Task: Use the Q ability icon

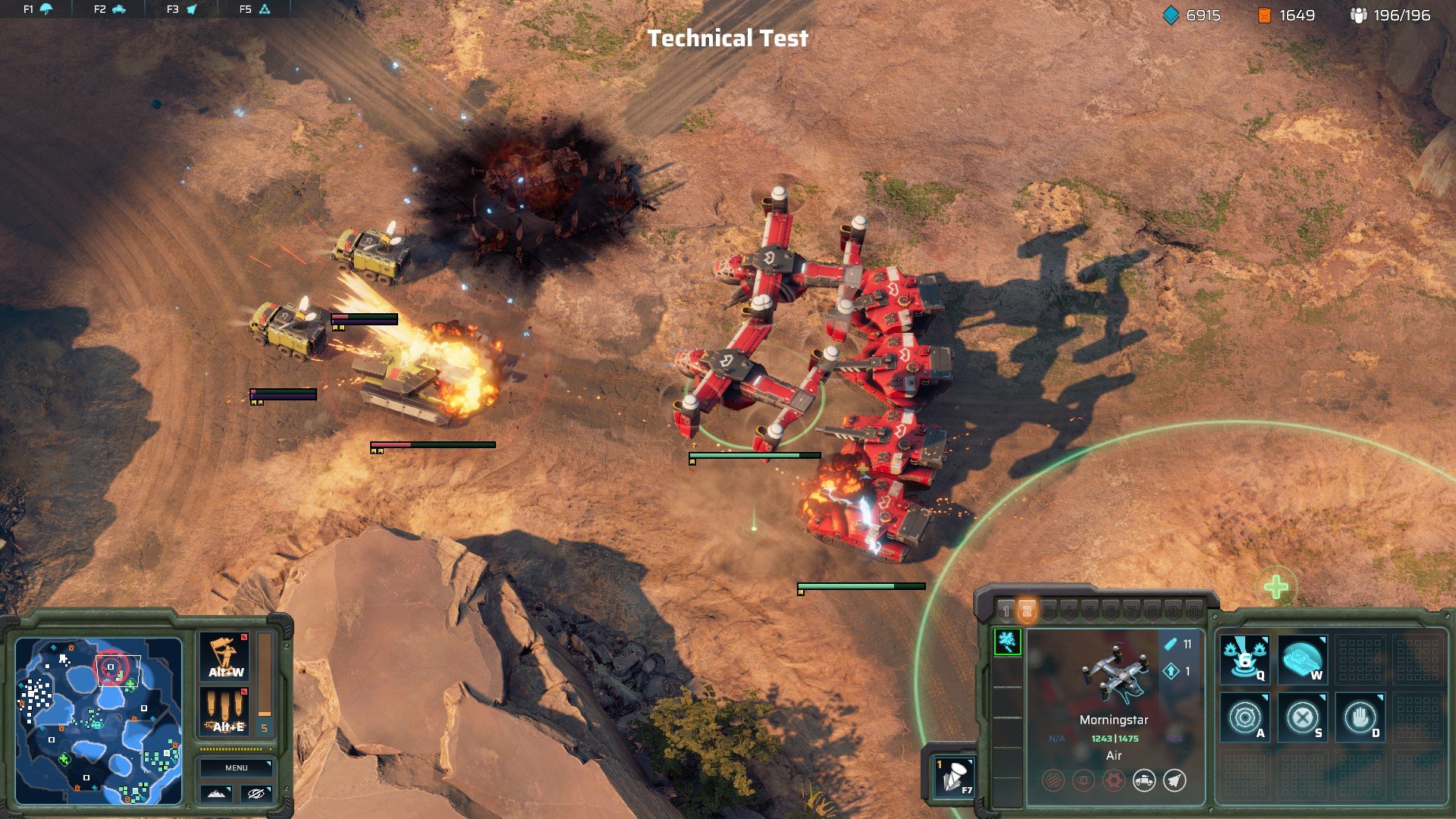Action: click(1244, 658)
